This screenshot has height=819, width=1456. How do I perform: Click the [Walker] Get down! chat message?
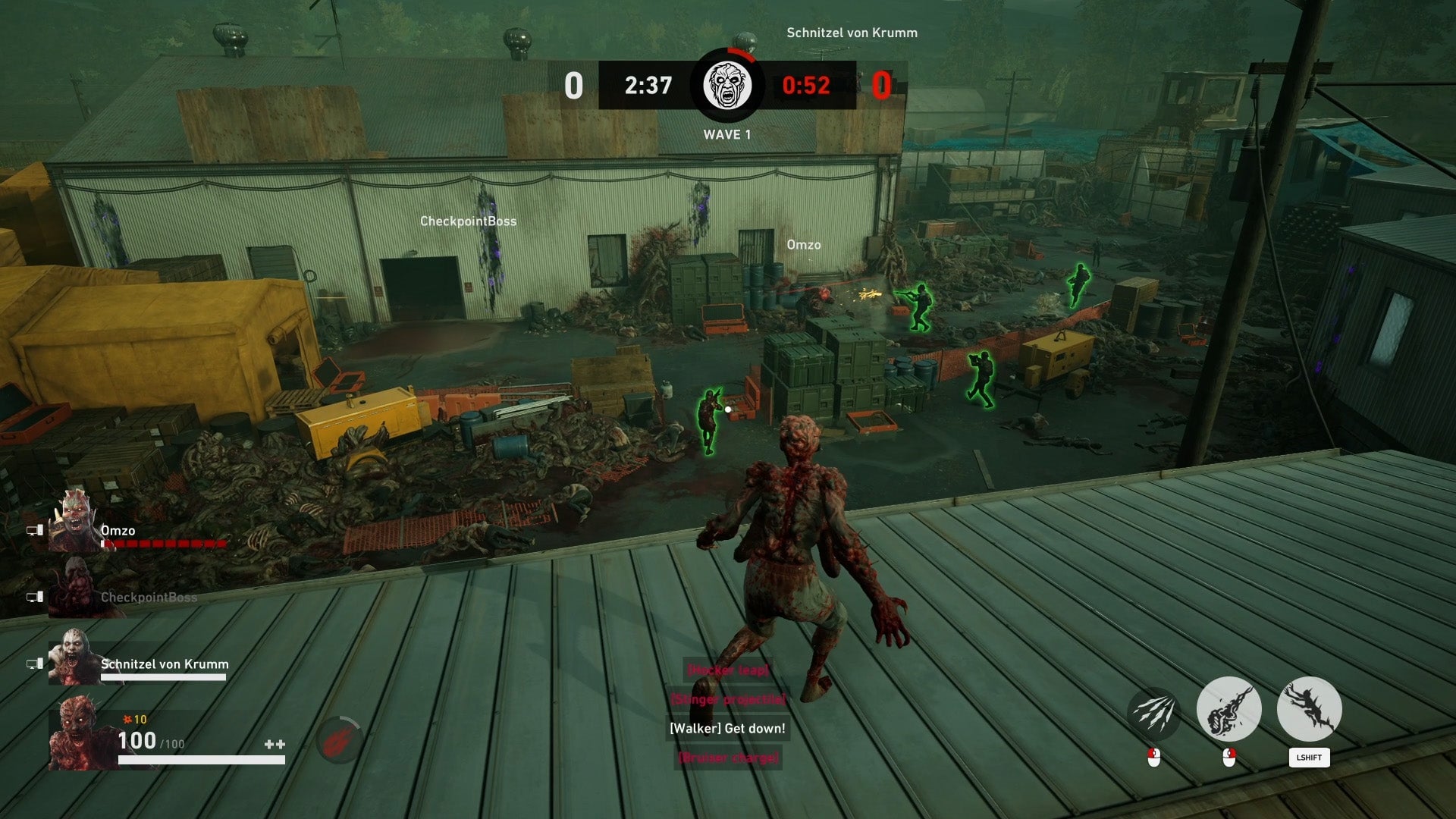coord(727,728)
